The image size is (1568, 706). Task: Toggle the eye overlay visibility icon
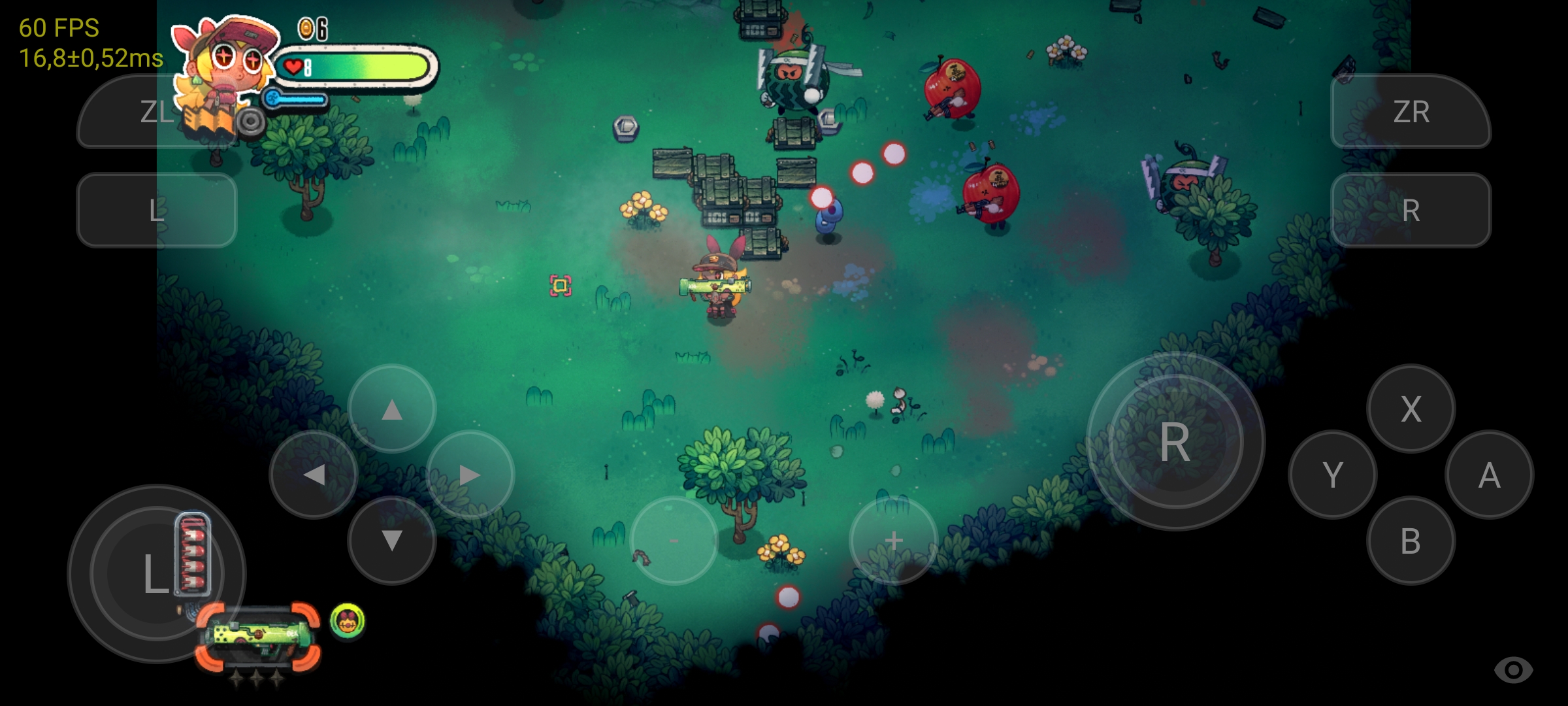[1513, 669]
